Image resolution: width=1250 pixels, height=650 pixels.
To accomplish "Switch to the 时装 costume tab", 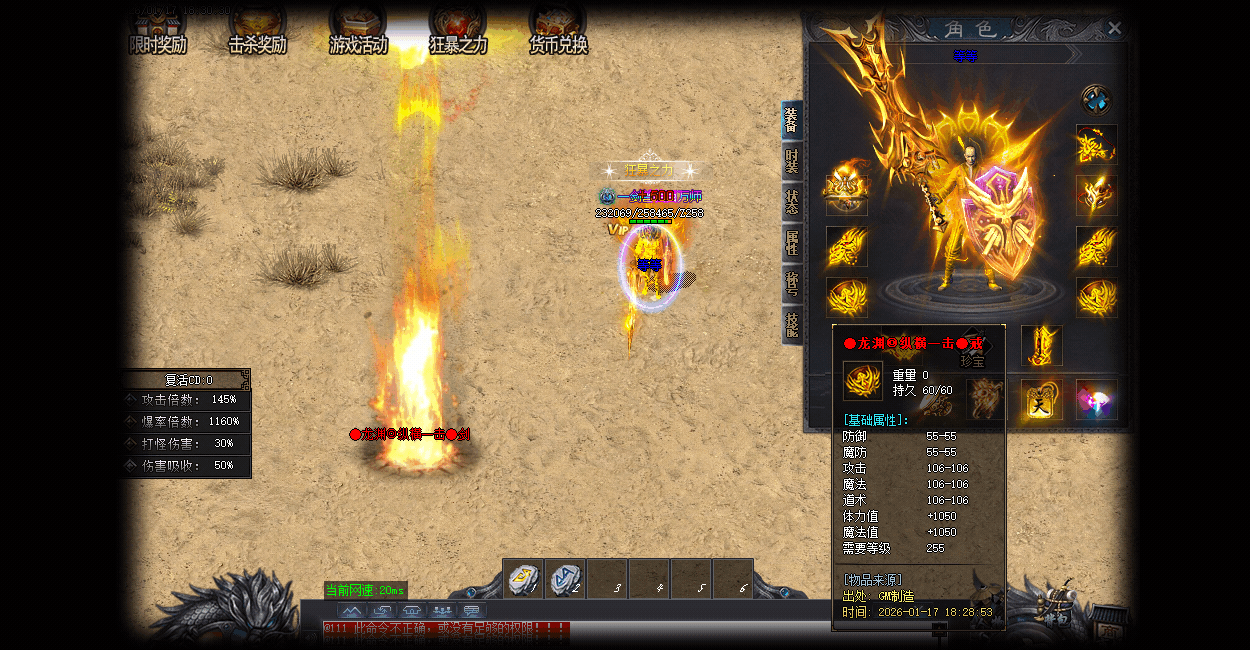I will click(x=792, y=161).
